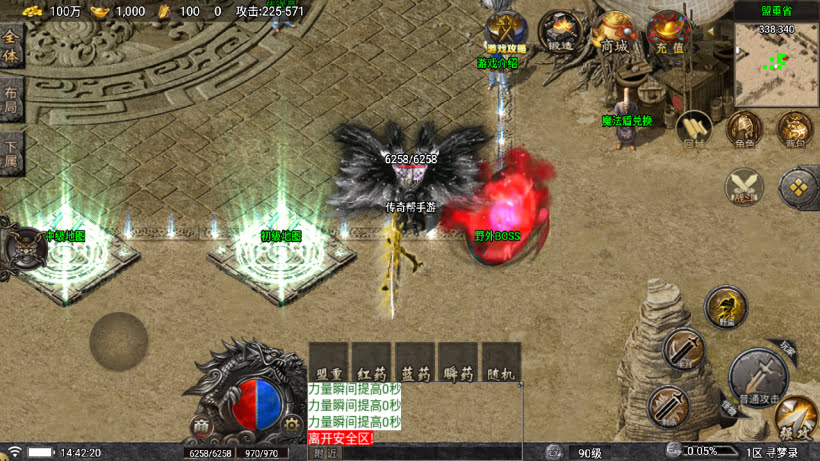Open the 商城 shop
820x461 pixels.
(x=614, y=32)
